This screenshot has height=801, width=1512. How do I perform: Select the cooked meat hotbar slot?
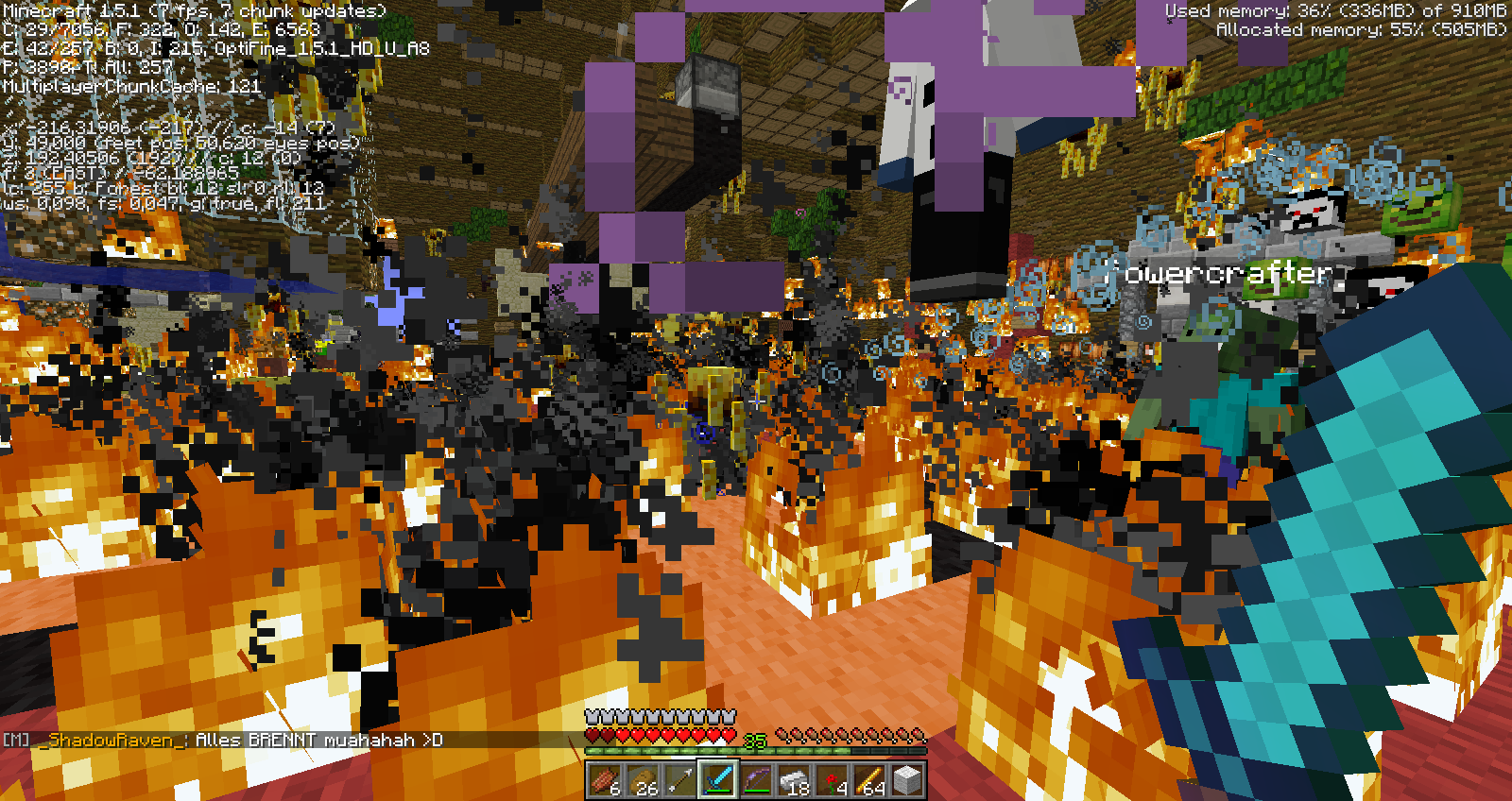tap(604, 780)
